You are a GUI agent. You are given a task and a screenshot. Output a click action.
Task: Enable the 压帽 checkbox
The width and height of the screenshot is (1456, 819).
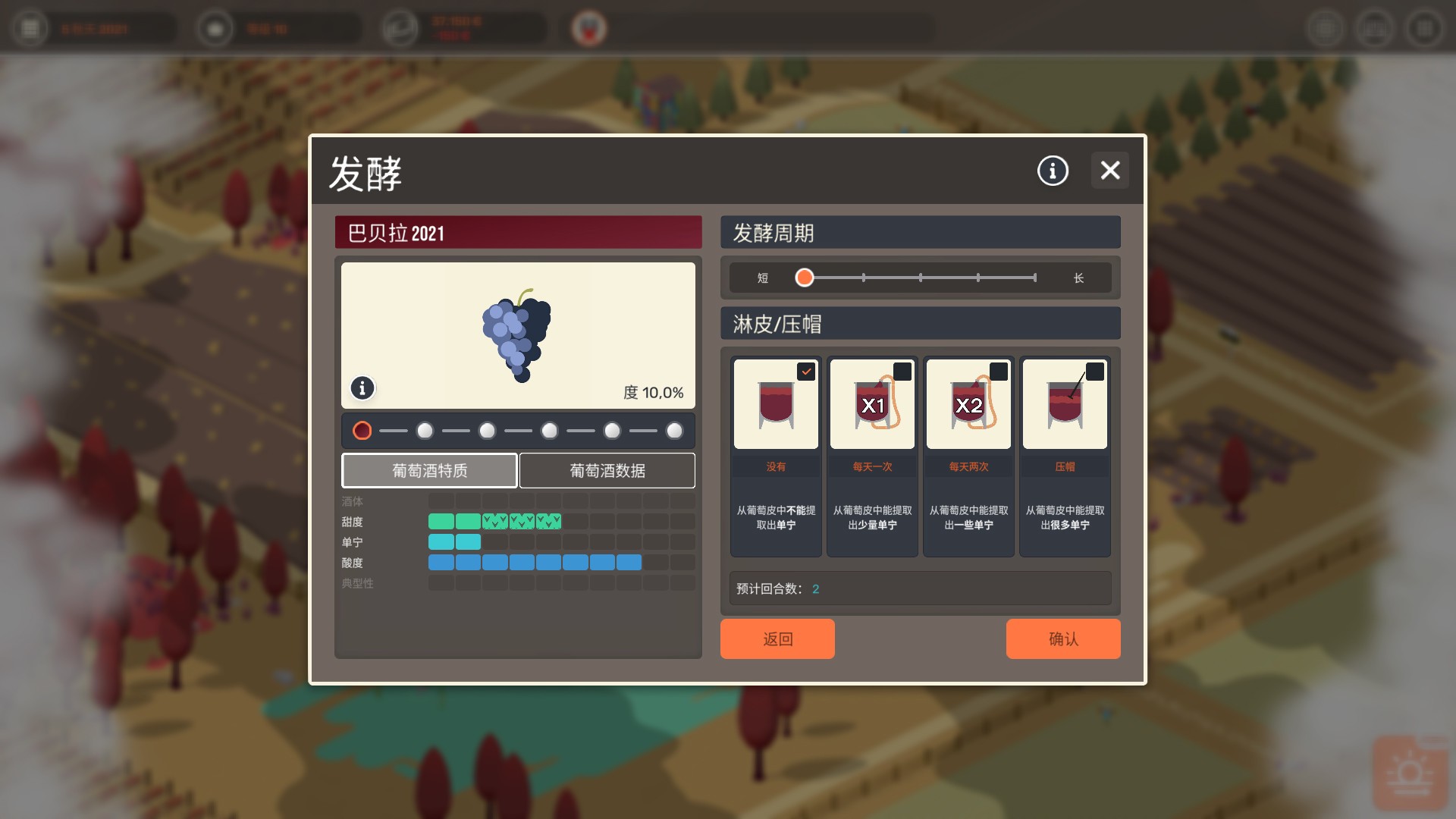1095,372
